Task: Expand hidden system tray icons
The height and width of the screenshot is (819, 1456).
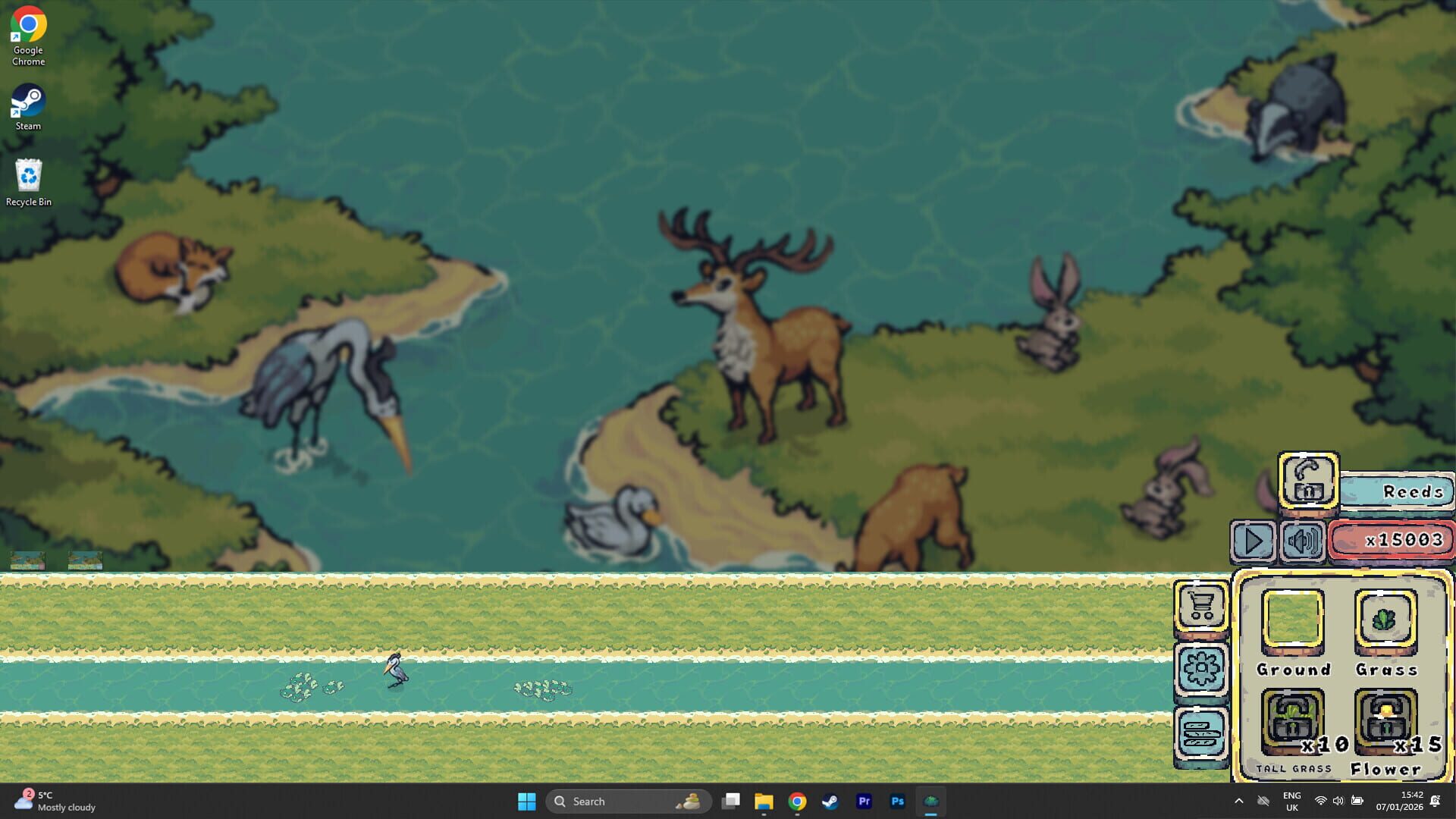Action: [x=1239, y=801]
